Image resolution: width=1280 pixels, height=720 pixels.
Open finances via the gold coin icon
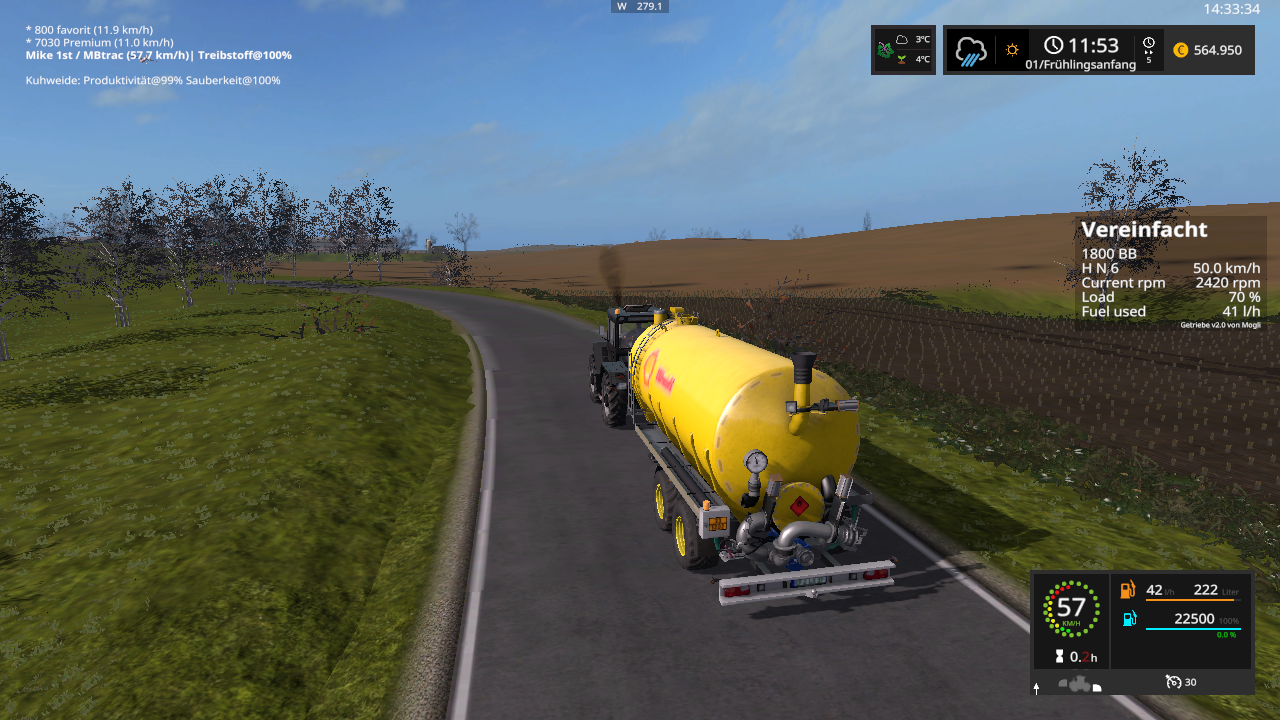point(1181,50)
